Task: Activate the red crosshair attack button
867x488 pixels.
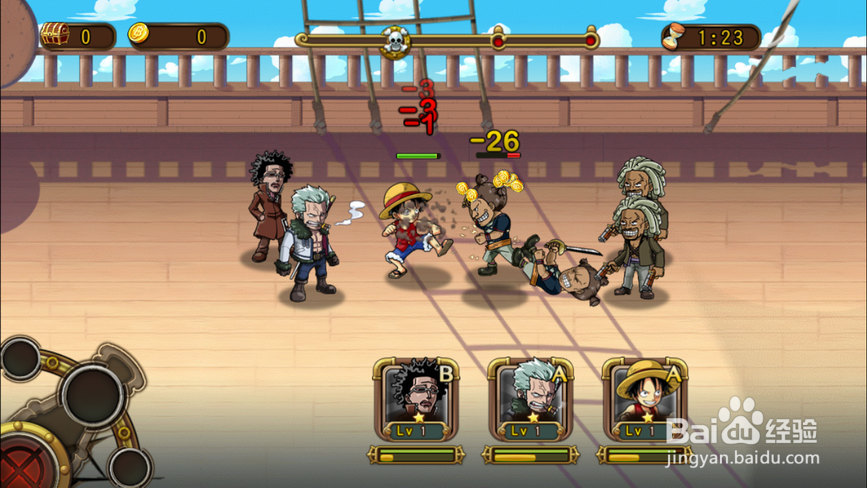Action: click(22, 464)
